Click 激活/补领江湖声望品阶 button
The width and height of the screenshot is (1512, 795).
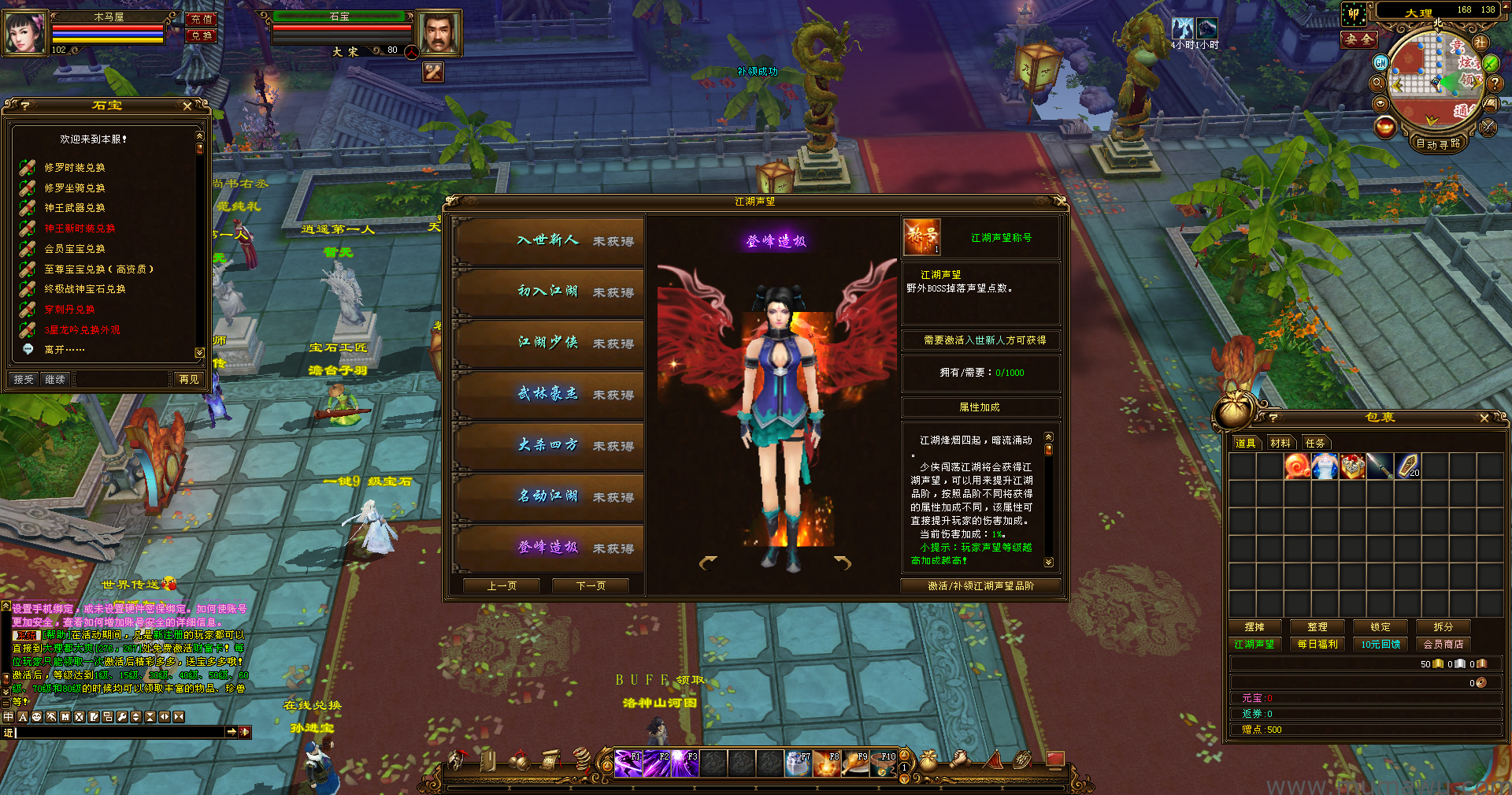tap(980, 586)
